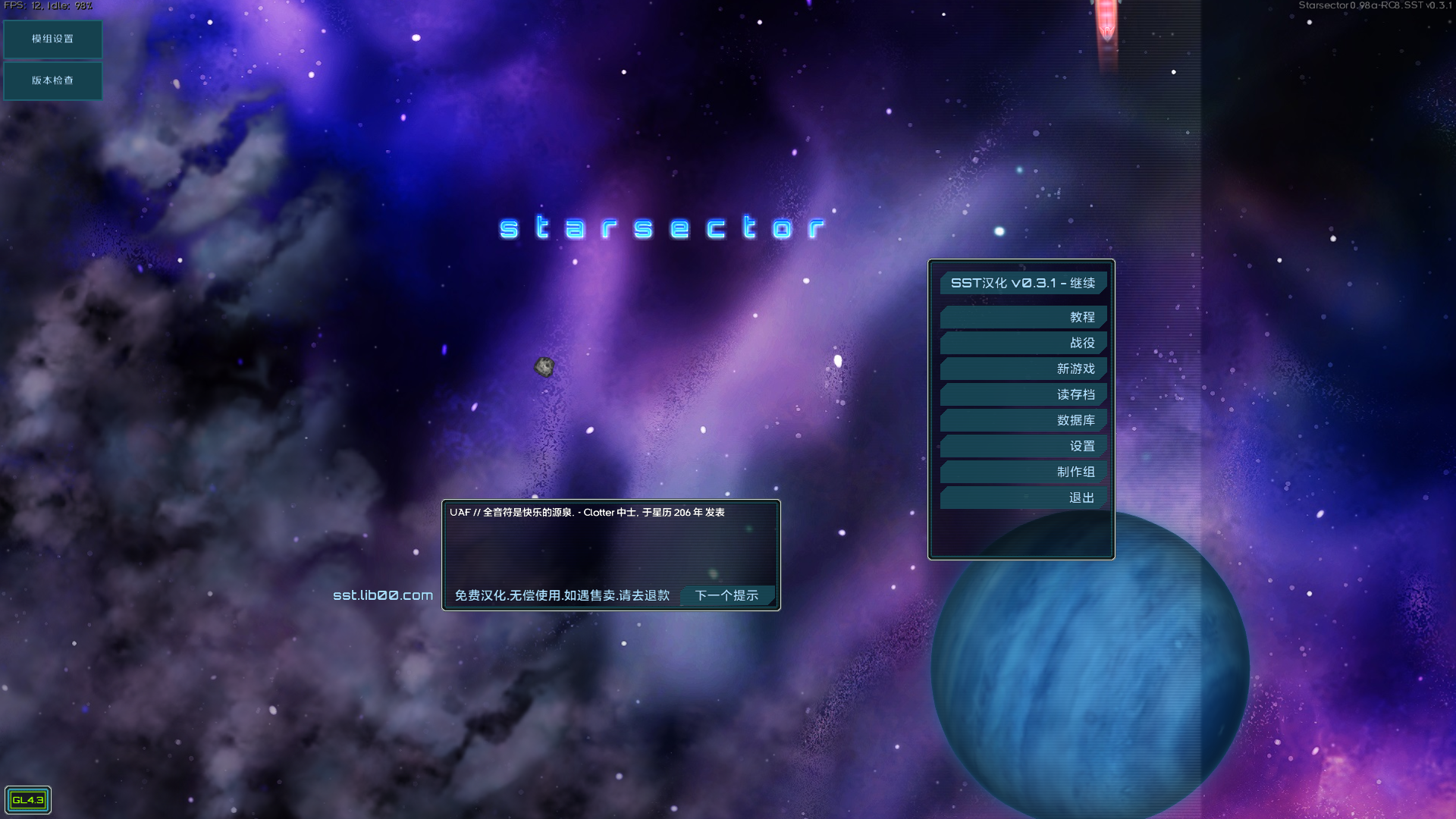This screenshot has width=1456, height=819.
Task: Click the floating asteroid sprite
Action: (x=544, y=367)
